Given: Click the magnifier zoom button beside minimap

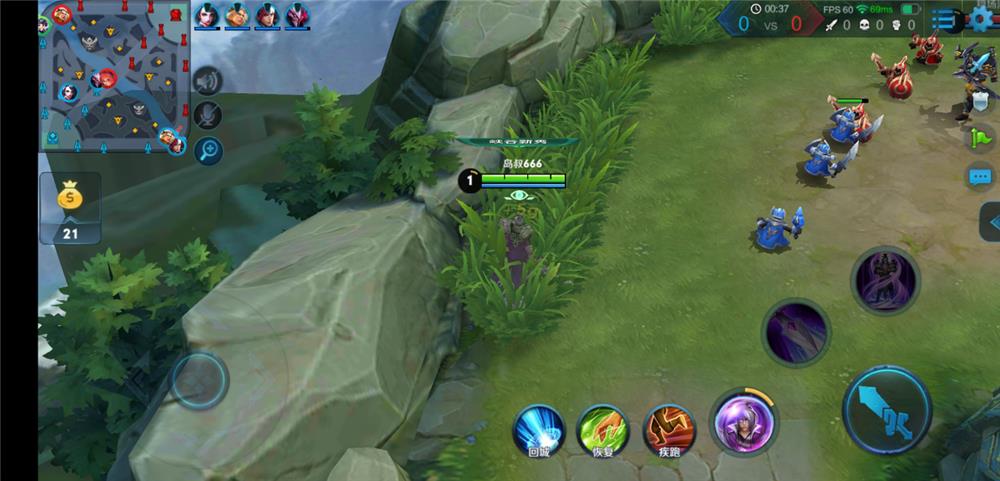Looking at the screenshot, I should click(x=208, y=151).
